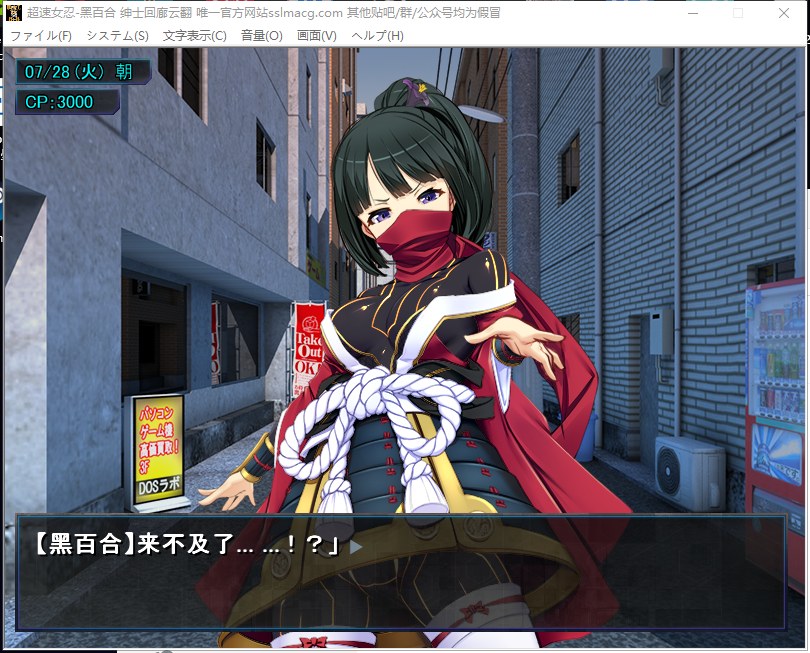Open the システム(S) menu
The image size is (810, 653).
click(117, 35)
